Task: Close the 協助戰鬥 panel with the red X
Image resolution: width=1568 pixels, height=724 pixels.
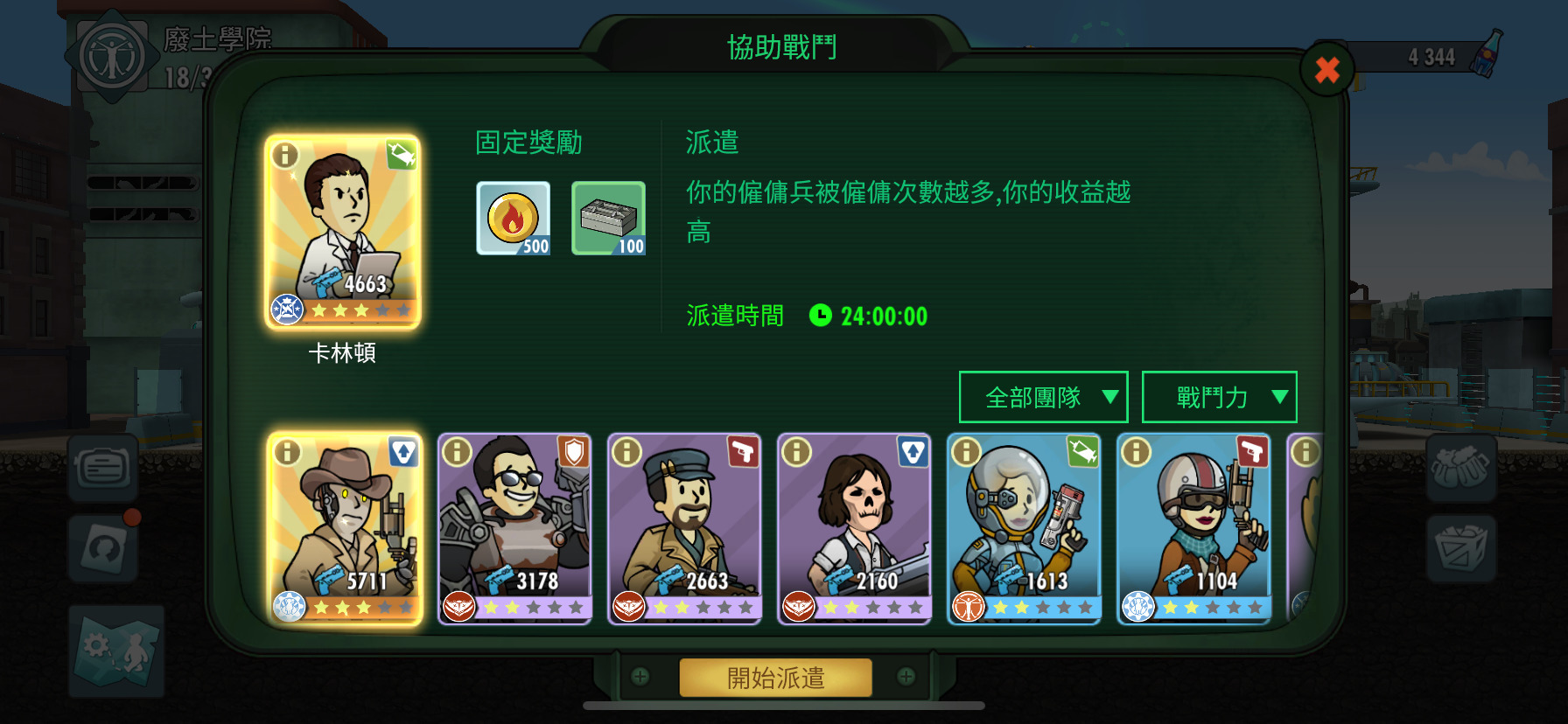Action: pos(1326,71)
